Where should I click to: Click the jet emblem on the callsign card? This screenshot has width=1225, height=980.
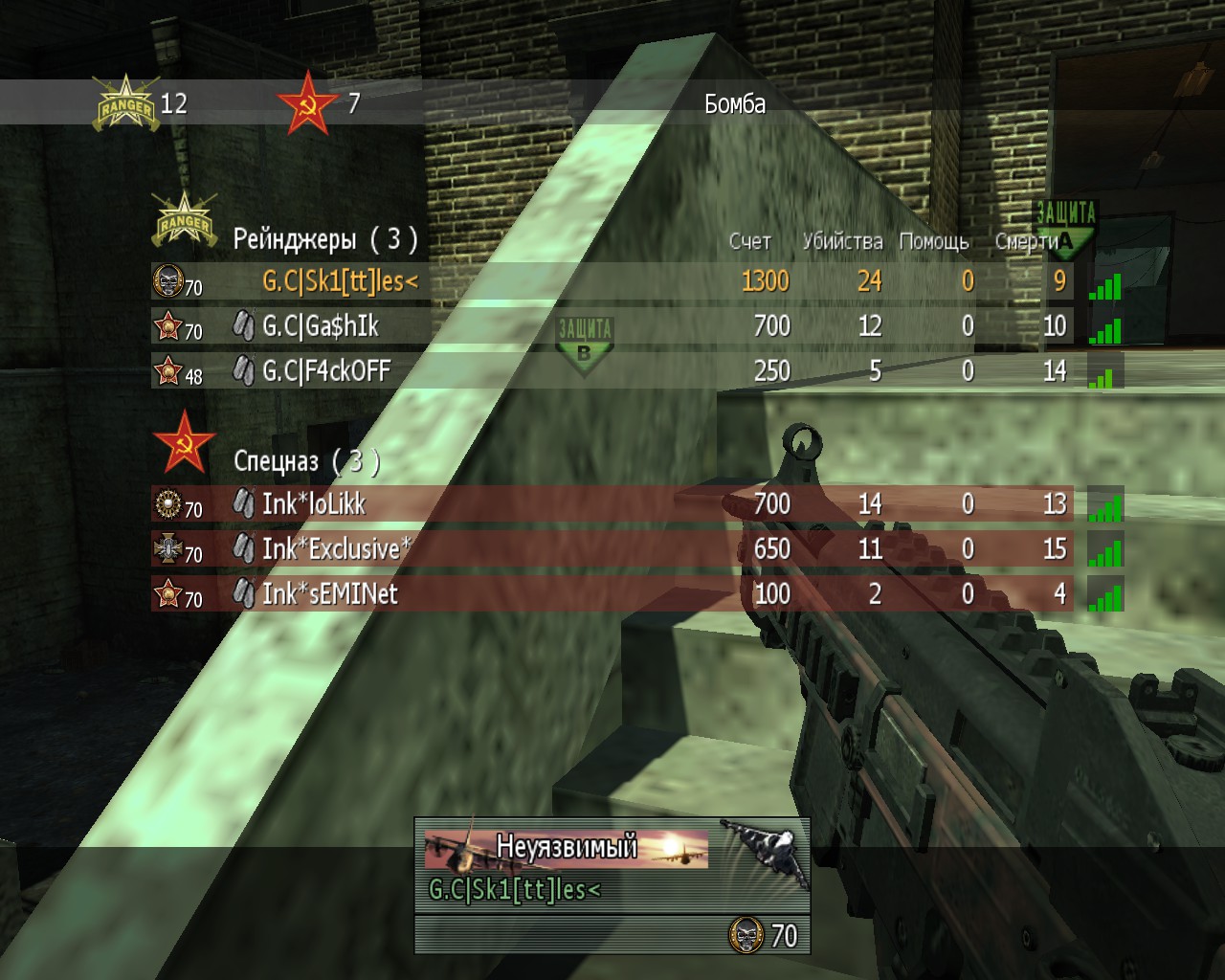coord(763,847)
